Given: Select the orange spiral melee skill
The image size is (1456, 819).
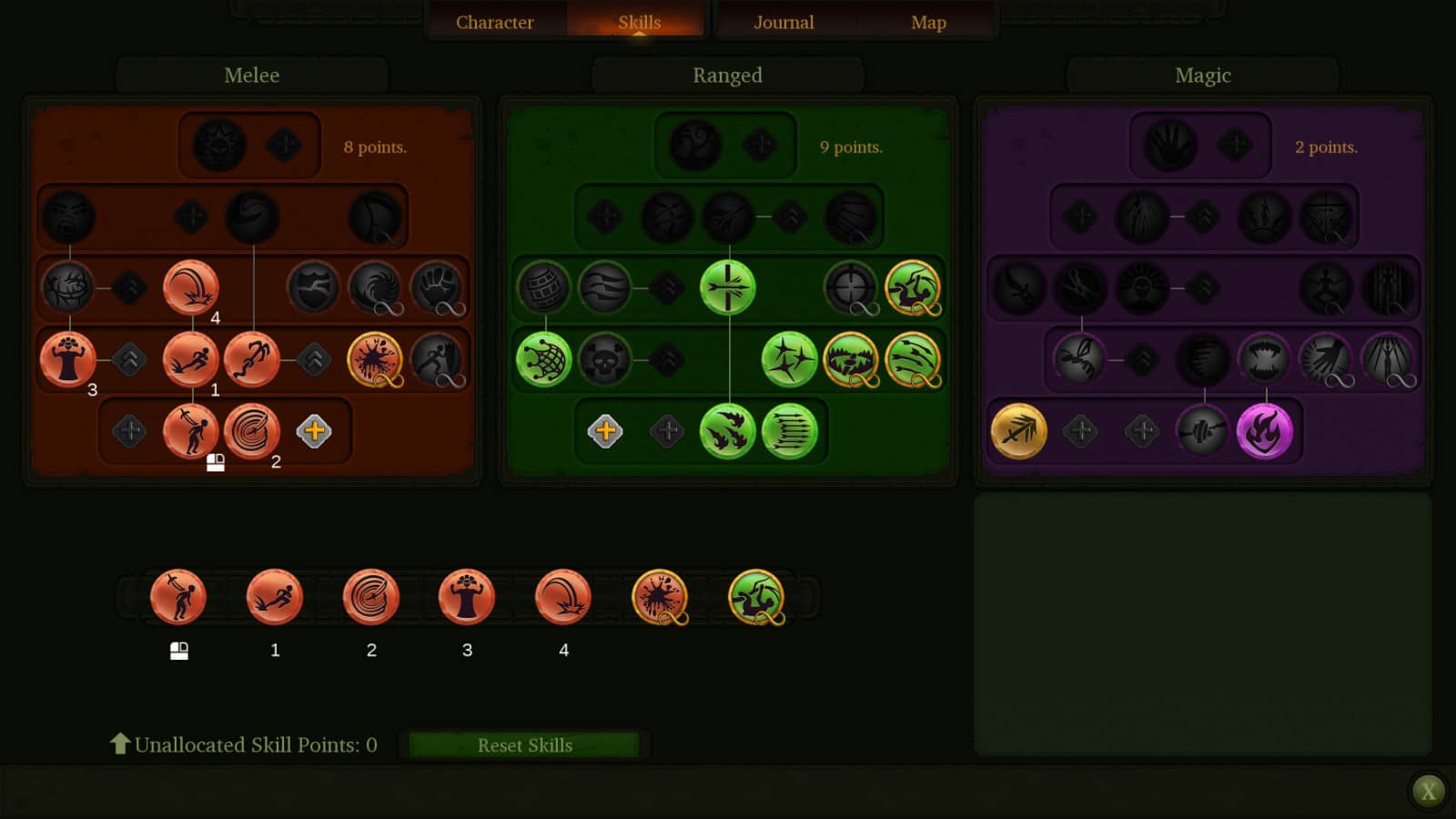Looking at the screenshot, I should (252, 431).
